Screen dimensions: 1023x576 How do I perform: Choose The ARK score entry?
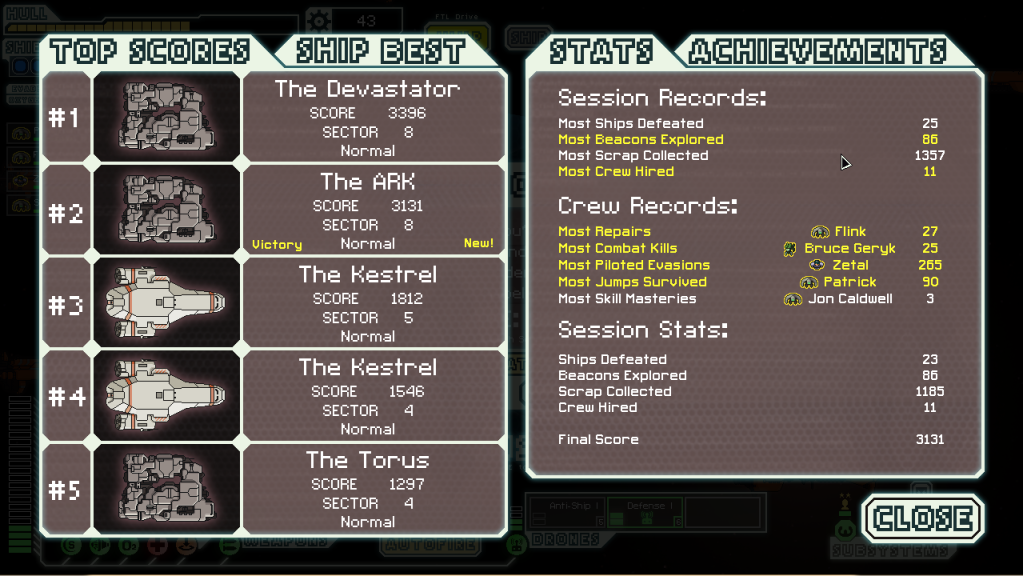click(x=368, y=211)
